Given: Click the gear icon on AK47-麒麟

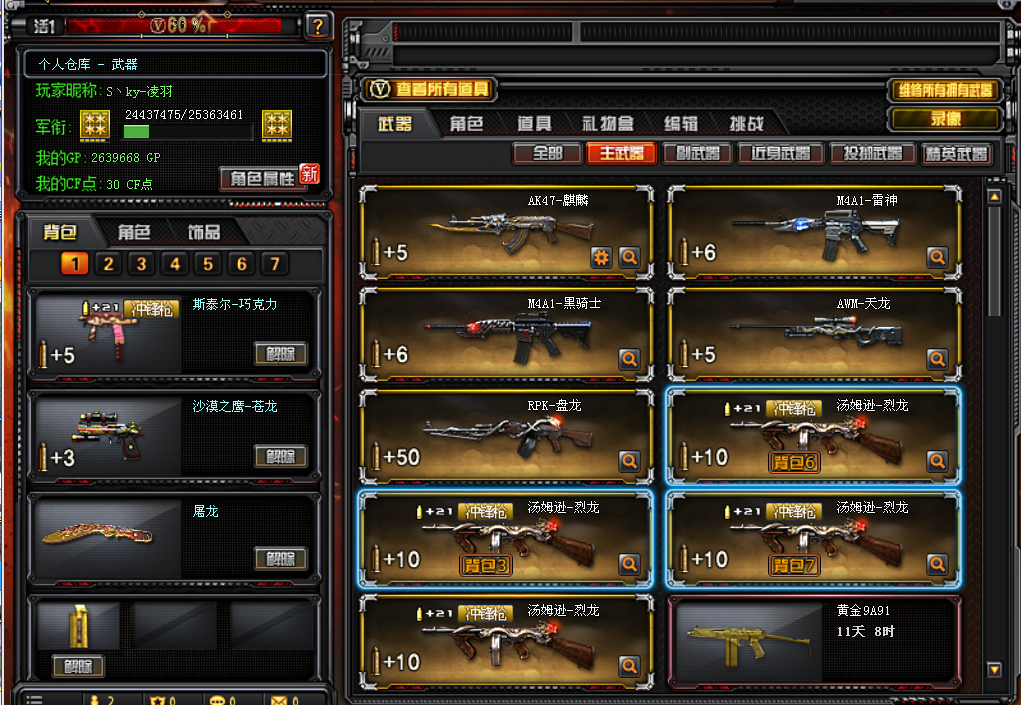Looking at the screenshot, I should pyautogui.click(x=601, y=257).
